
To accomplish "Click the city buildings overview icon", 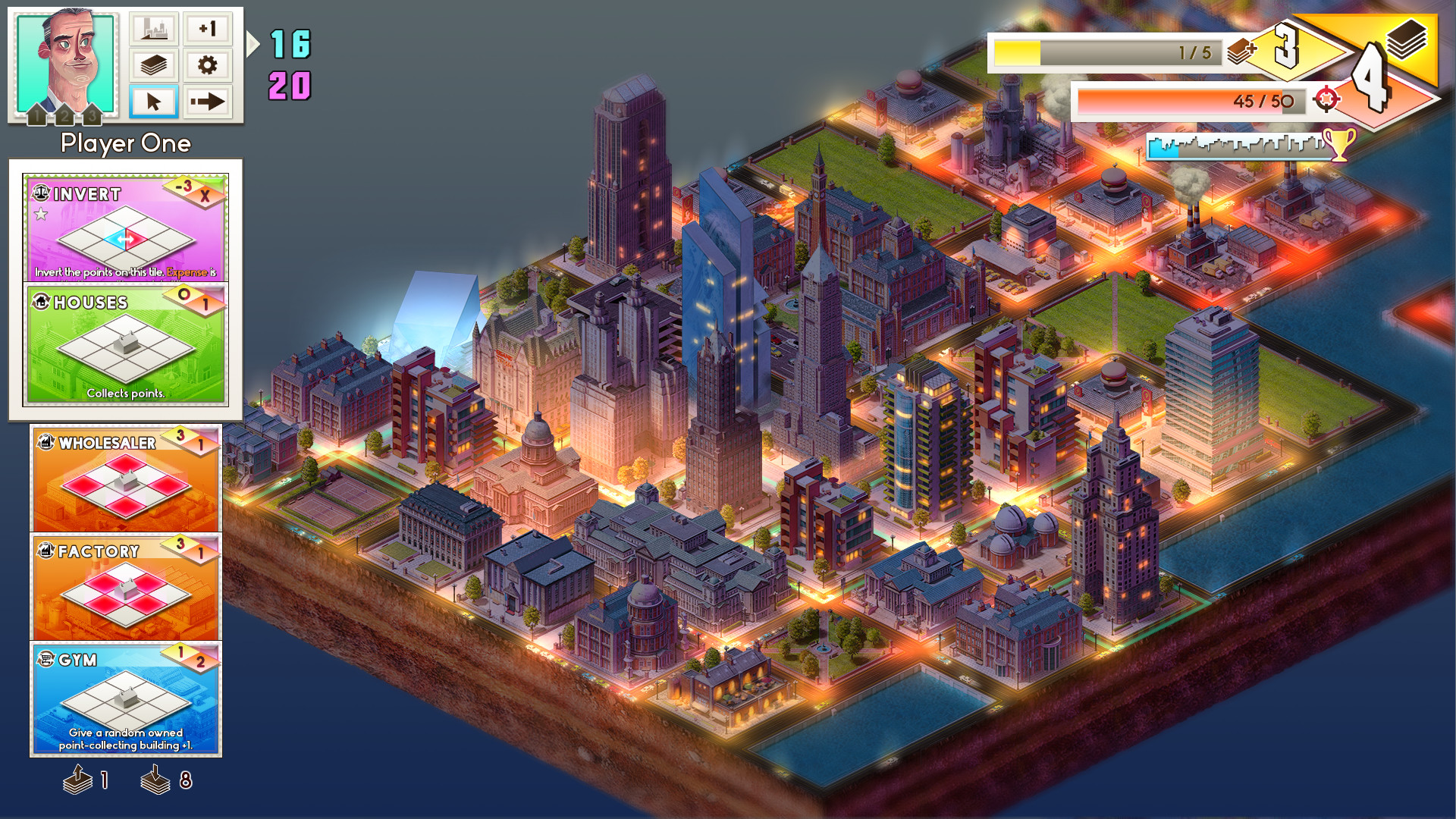I will [x=154, y=29].
